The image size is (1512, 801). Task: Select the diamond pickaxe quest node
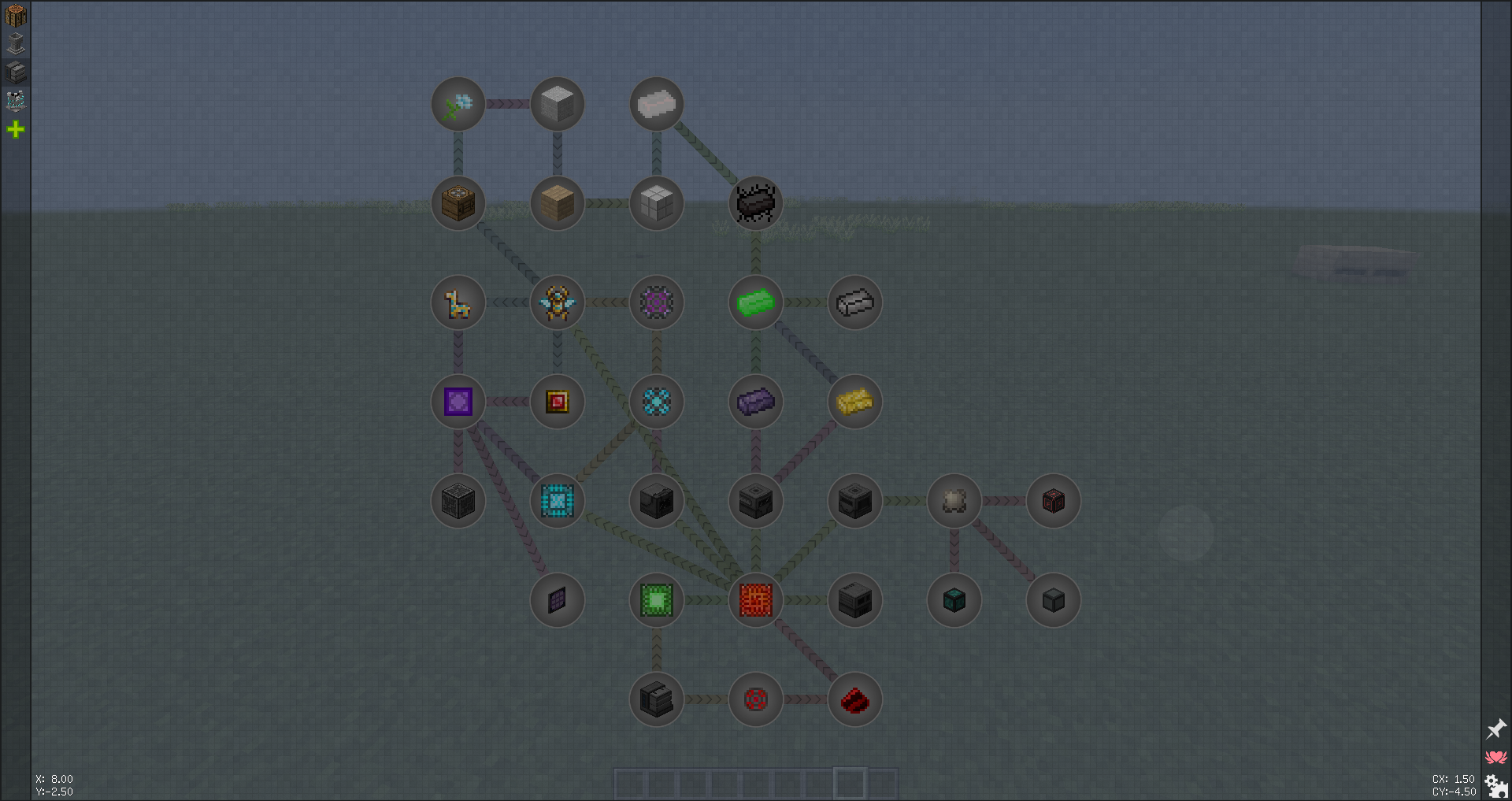tap(458, 103)
